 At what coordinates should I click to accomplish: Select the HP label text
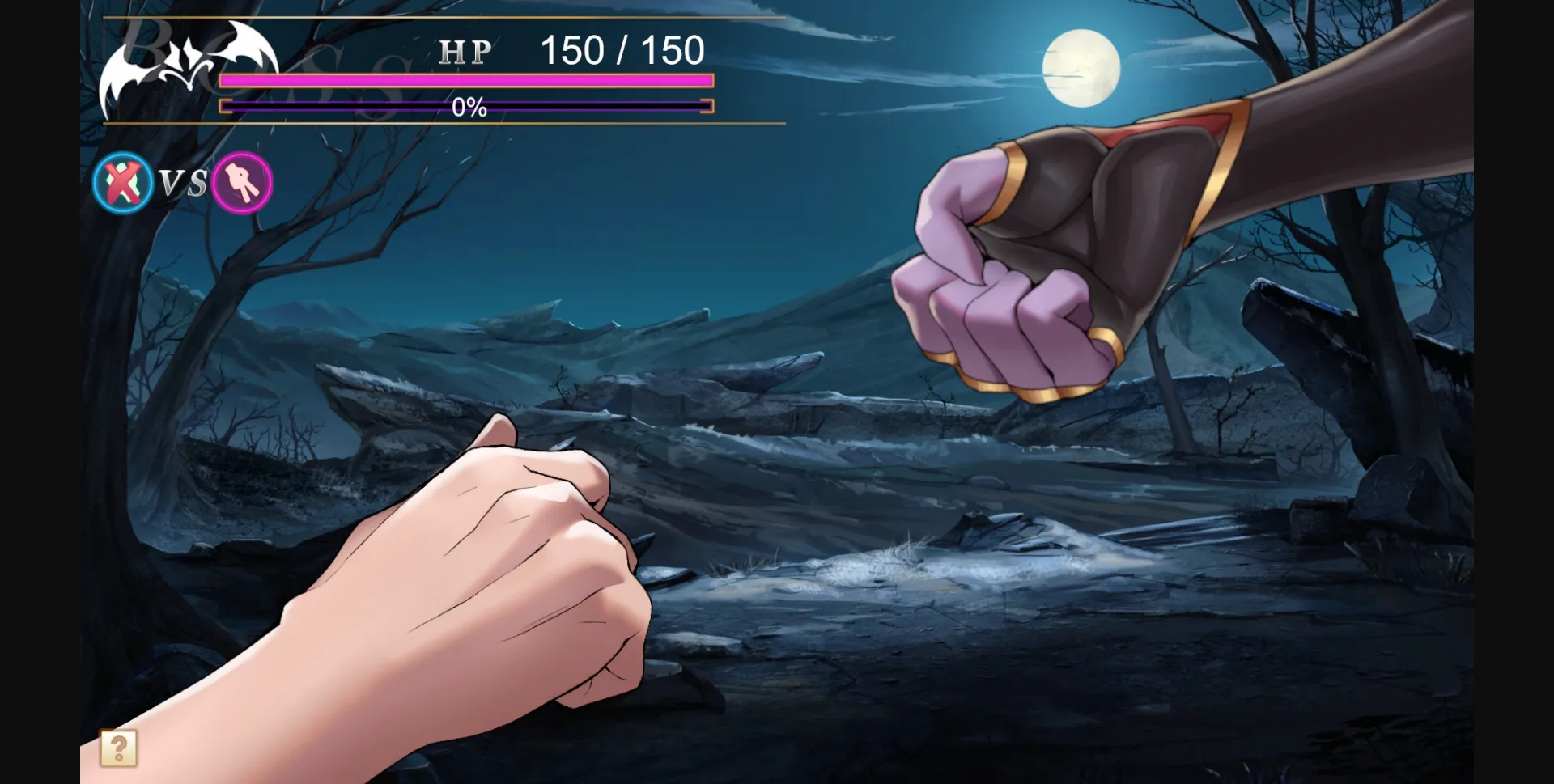[x=465, y=53]
